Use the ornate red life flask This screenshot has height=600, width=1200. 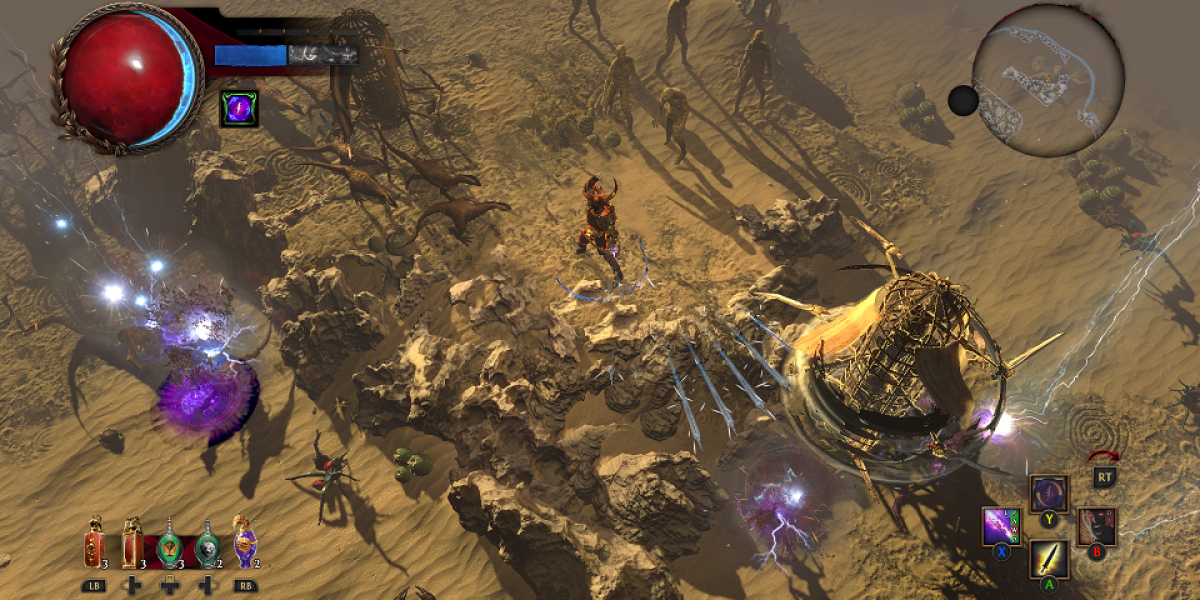(94, 546)
